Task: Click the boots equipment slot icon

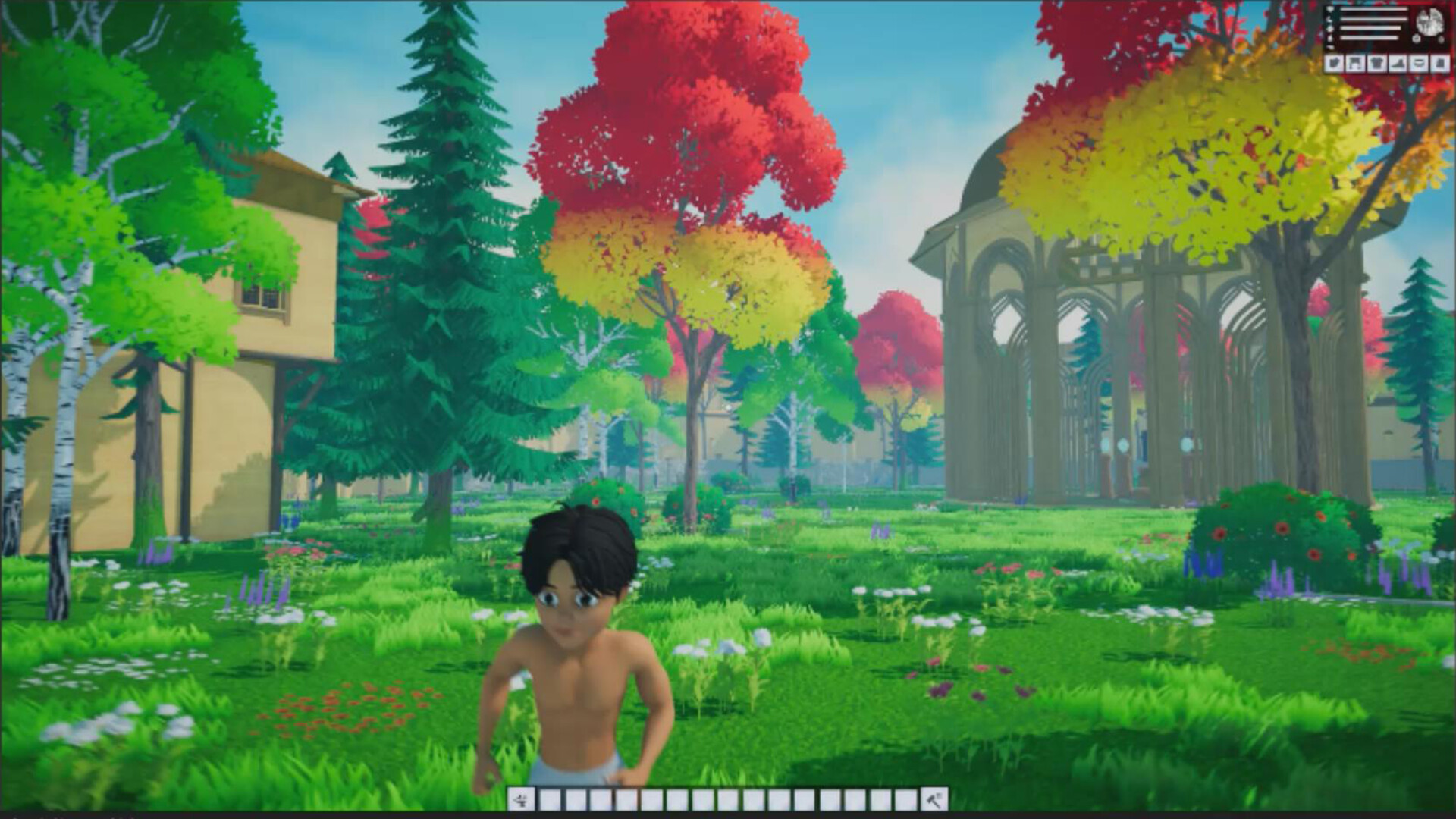Action: tap(1397, 63)
